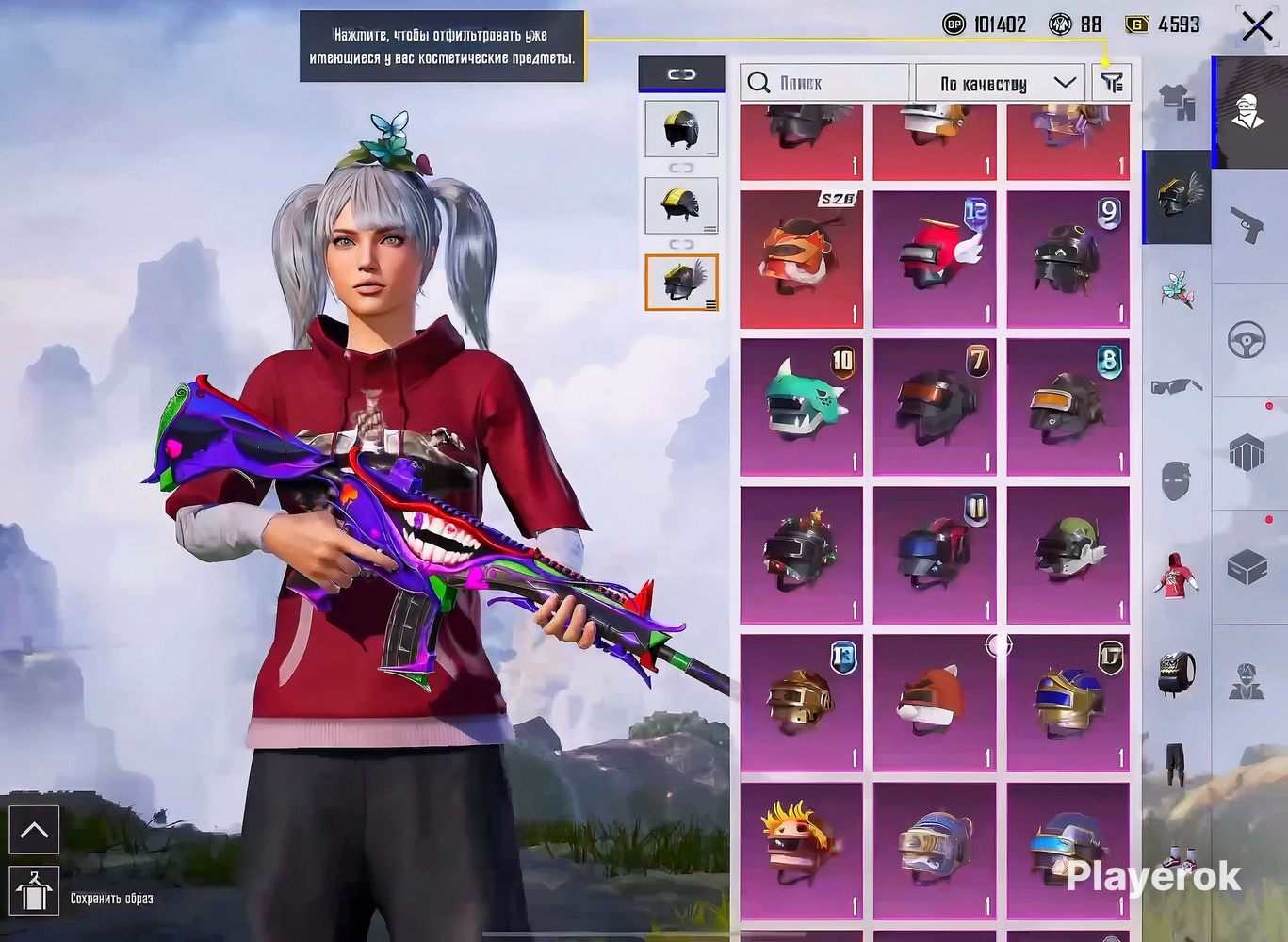Screen dimensions: 1288x942
Task: Expand the panel with the up arrow
Action: coord(35,830)
